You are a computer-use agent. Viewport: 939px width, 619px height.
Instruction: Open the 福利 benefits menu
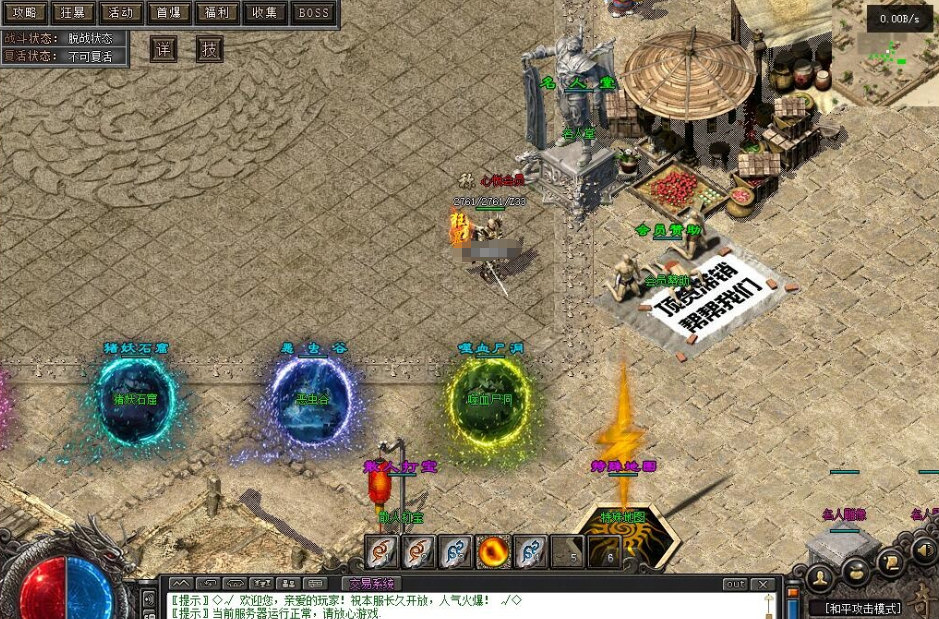coord(216,13)
